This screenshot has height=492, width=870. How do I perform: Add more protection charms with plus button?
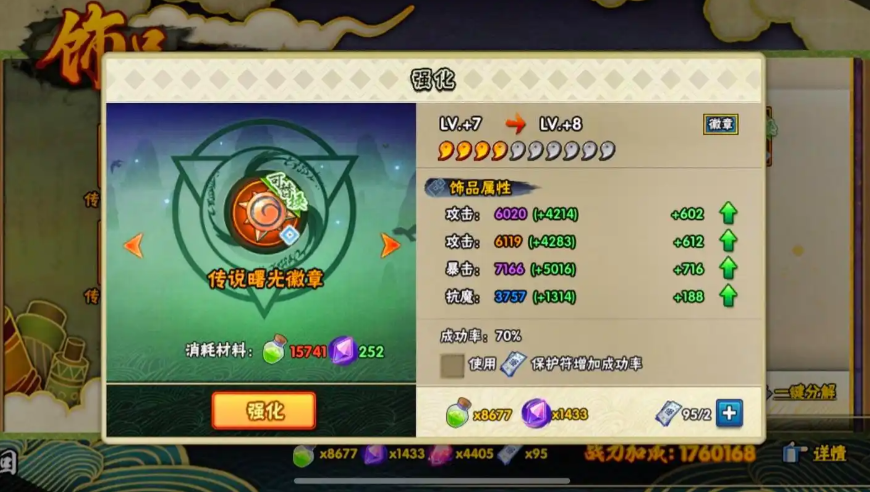coord(730,412)
